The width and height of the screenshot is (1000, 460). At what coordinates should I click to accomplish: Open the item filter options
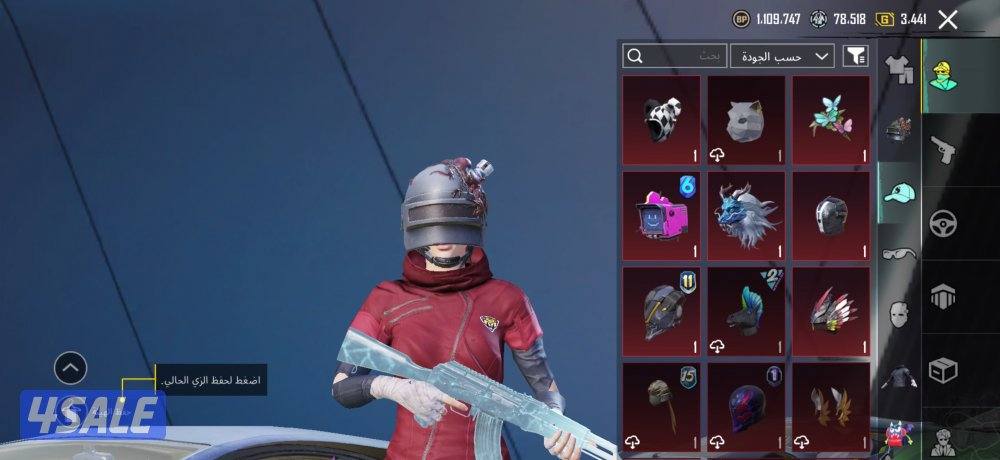[855, 56]
